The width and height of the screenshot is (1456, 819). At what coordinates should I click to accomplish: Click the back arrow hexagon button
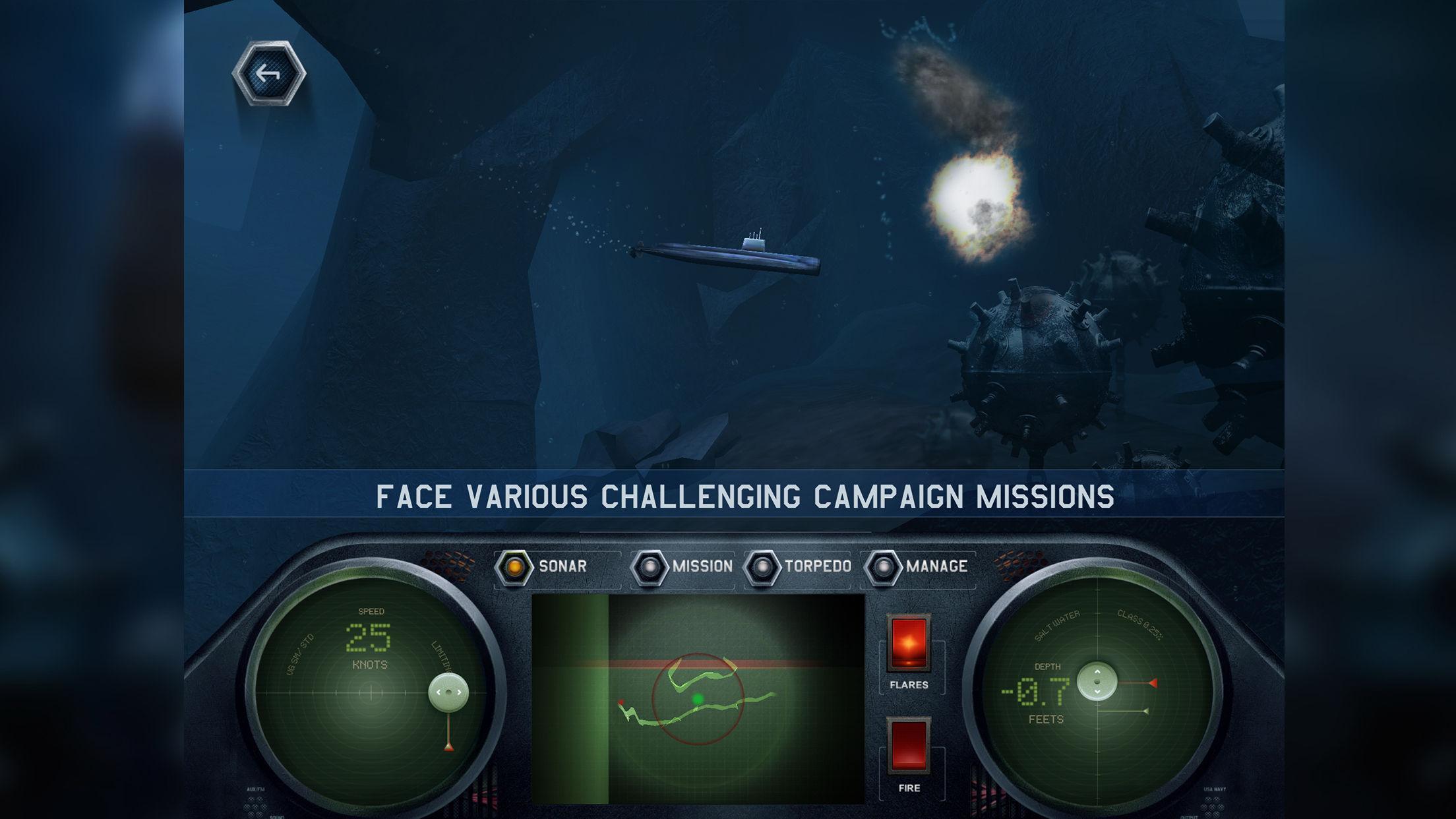[270, 73]
